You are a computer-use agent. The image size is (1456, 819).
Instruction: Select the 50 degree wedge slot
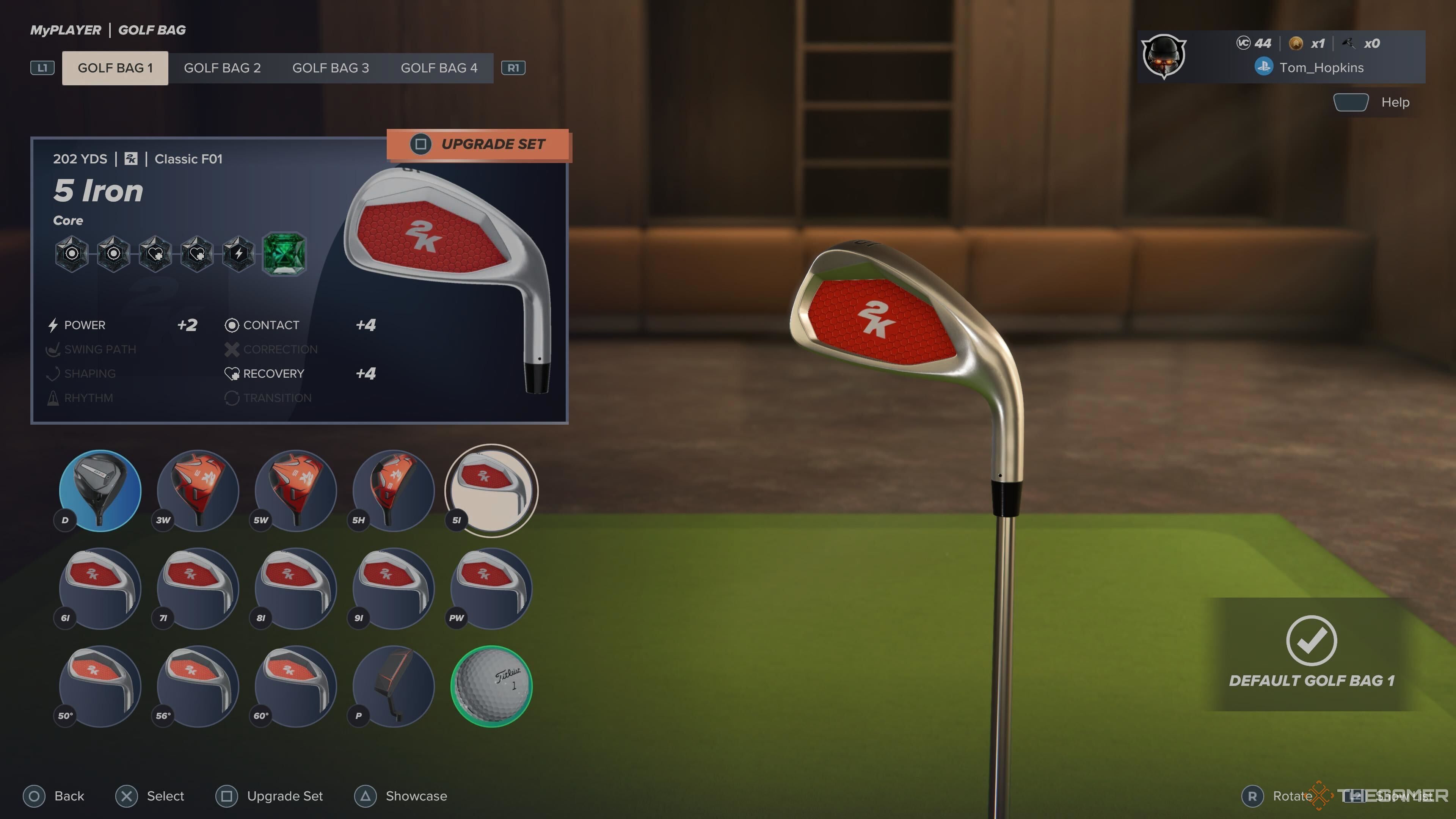click(100, 686)
